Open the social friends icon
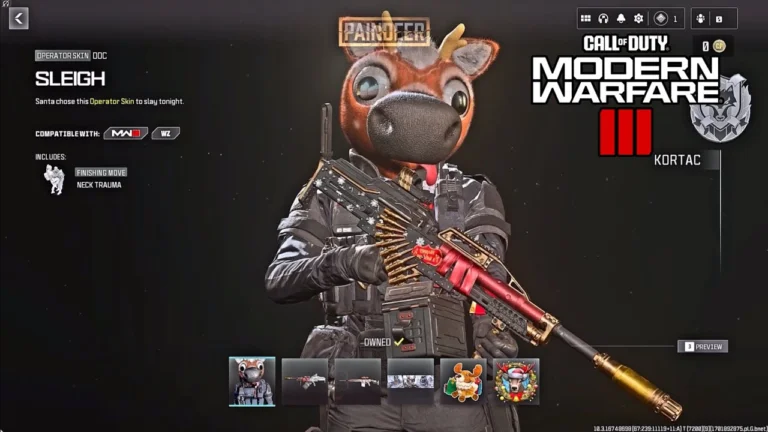 [x=700, y=18]
